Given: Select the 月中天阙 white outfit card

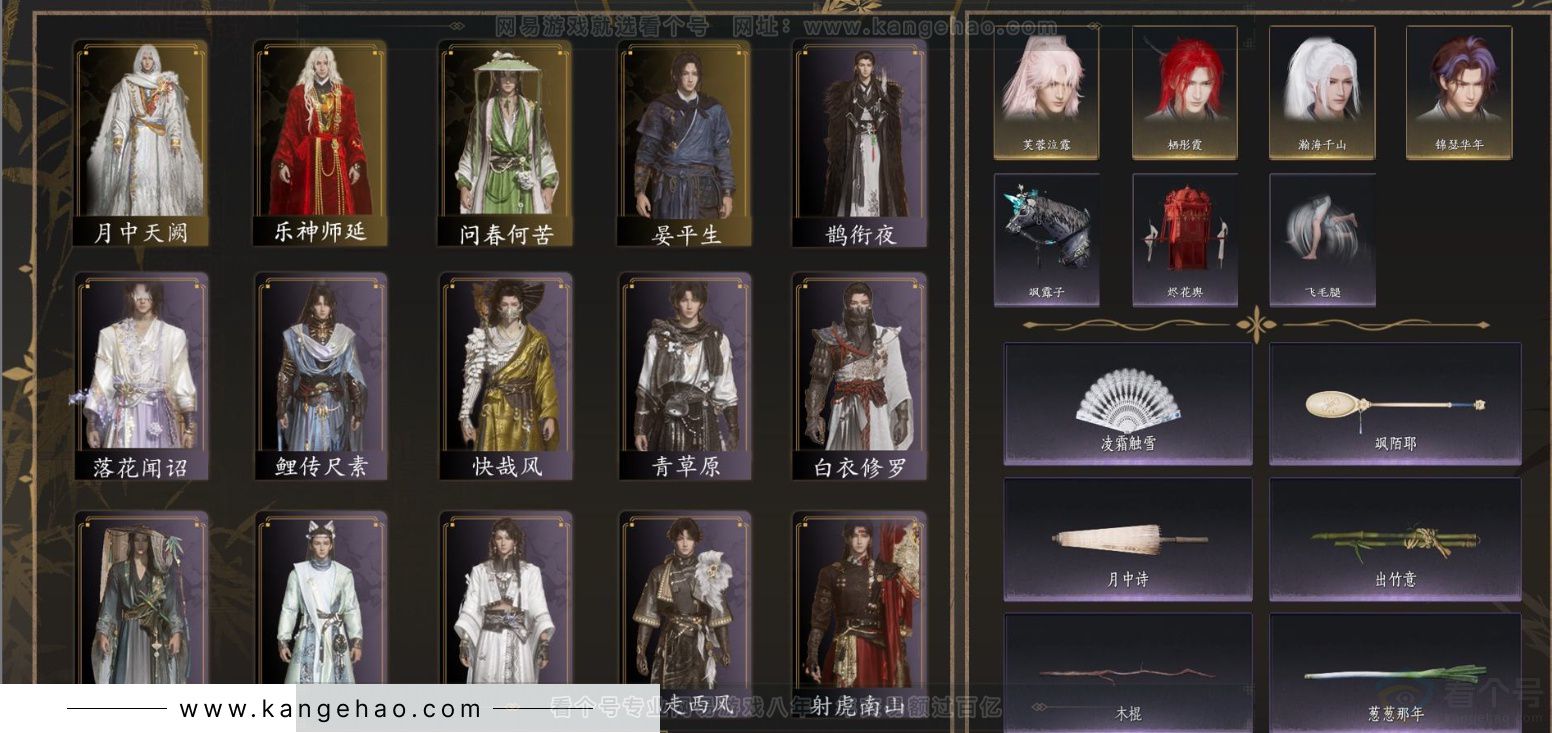Looking at the screenshot, I should pos(141,143).
